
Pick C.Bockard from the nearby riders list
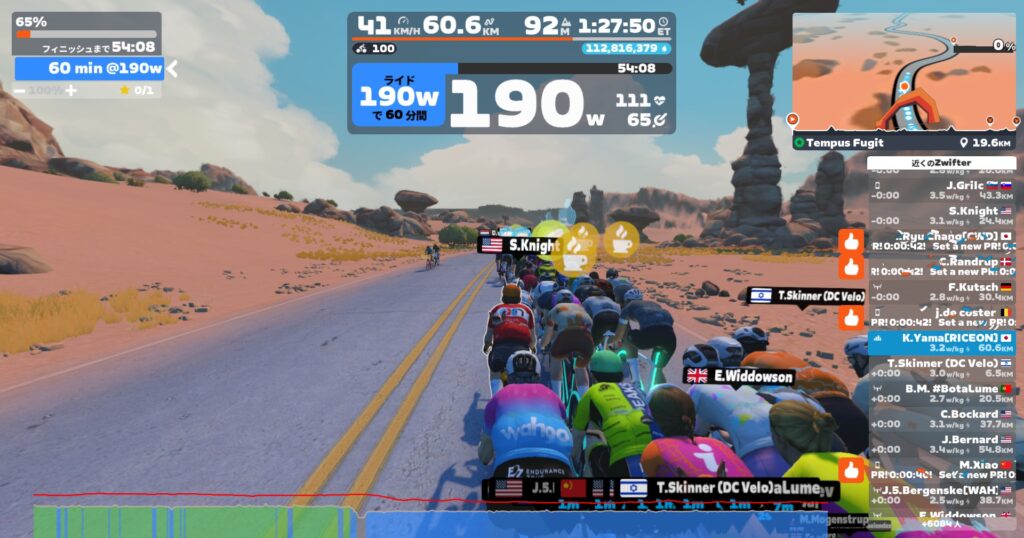pyautogui.click(x=942, y=418)
